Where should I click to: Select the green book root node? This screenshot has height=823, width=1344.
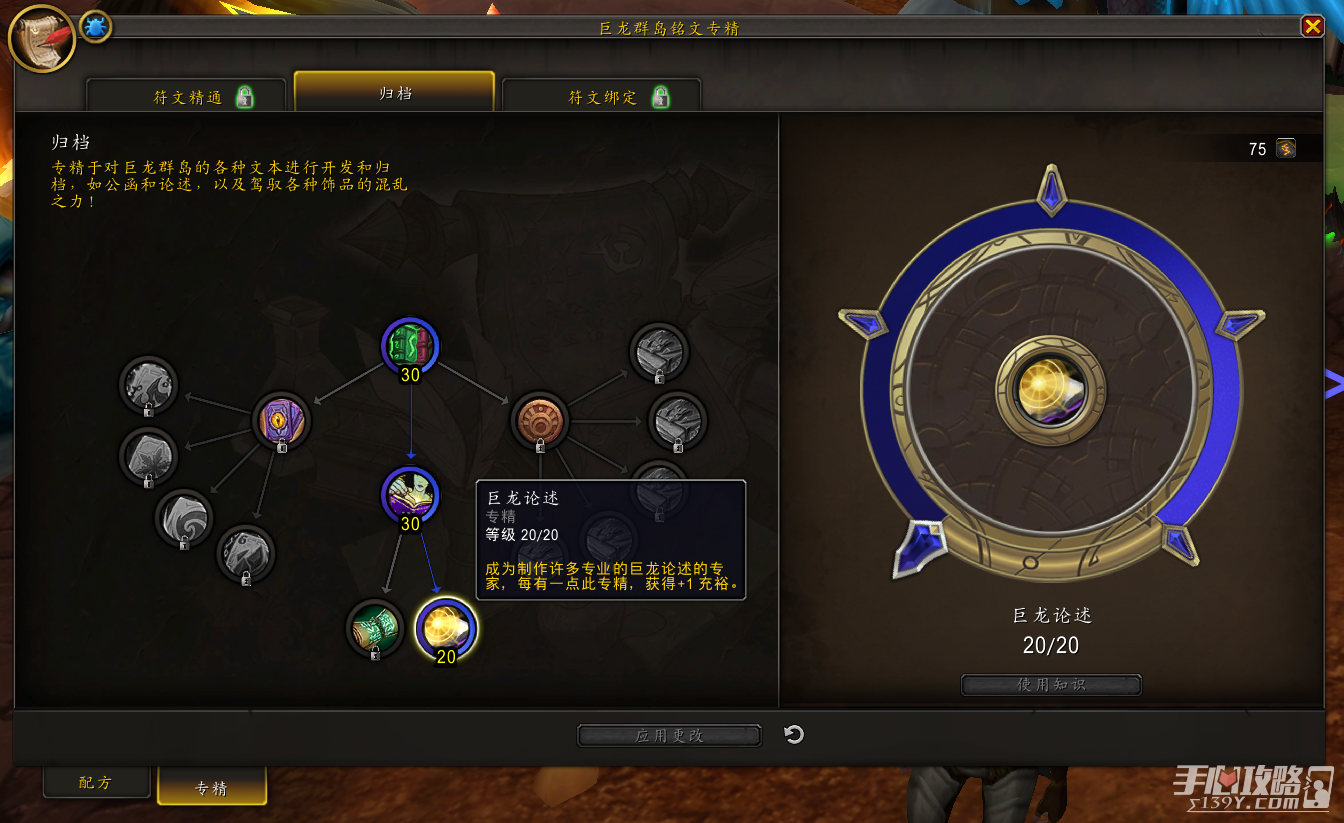pos(410,346)
